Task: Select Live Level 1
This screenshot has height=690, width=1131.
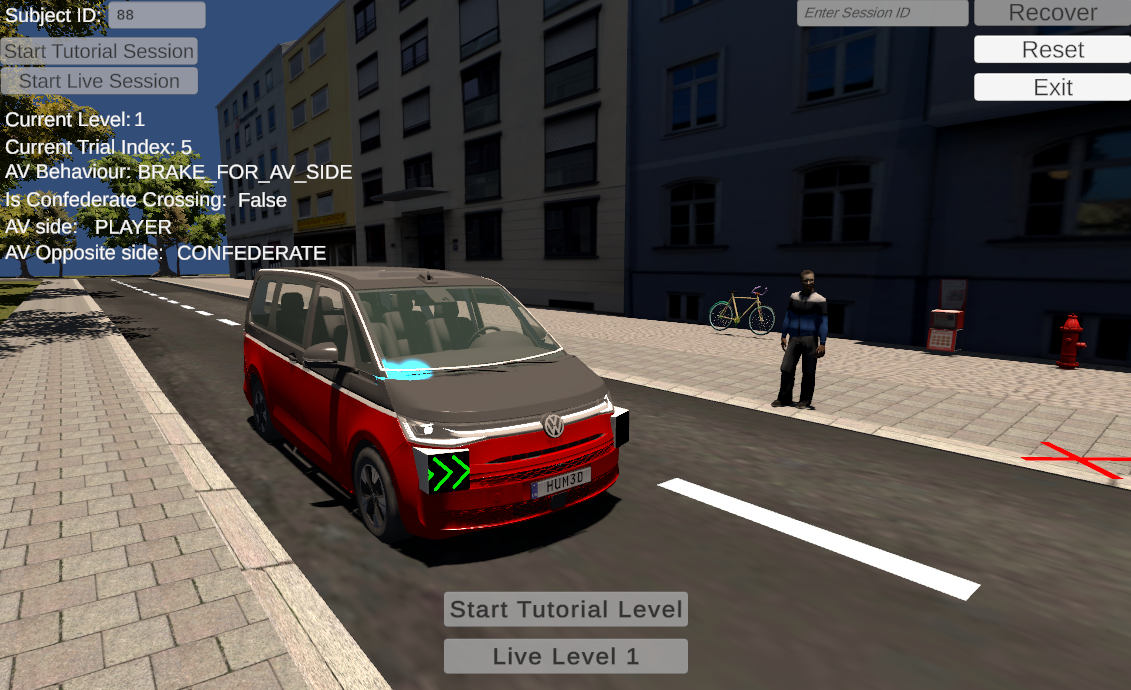Action: point(566,656)
